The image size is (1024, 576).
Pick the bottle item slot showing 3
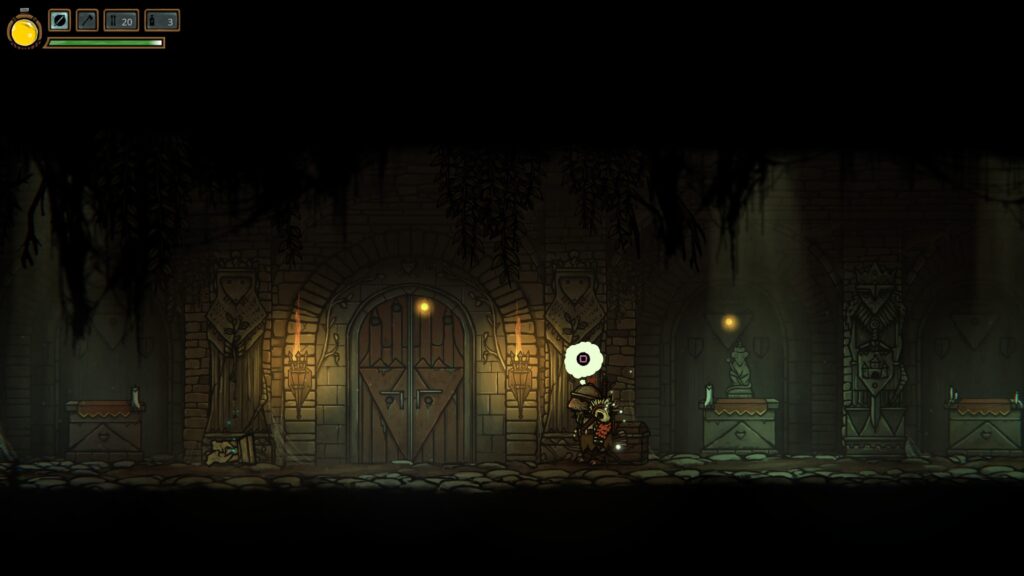[162, 20]
